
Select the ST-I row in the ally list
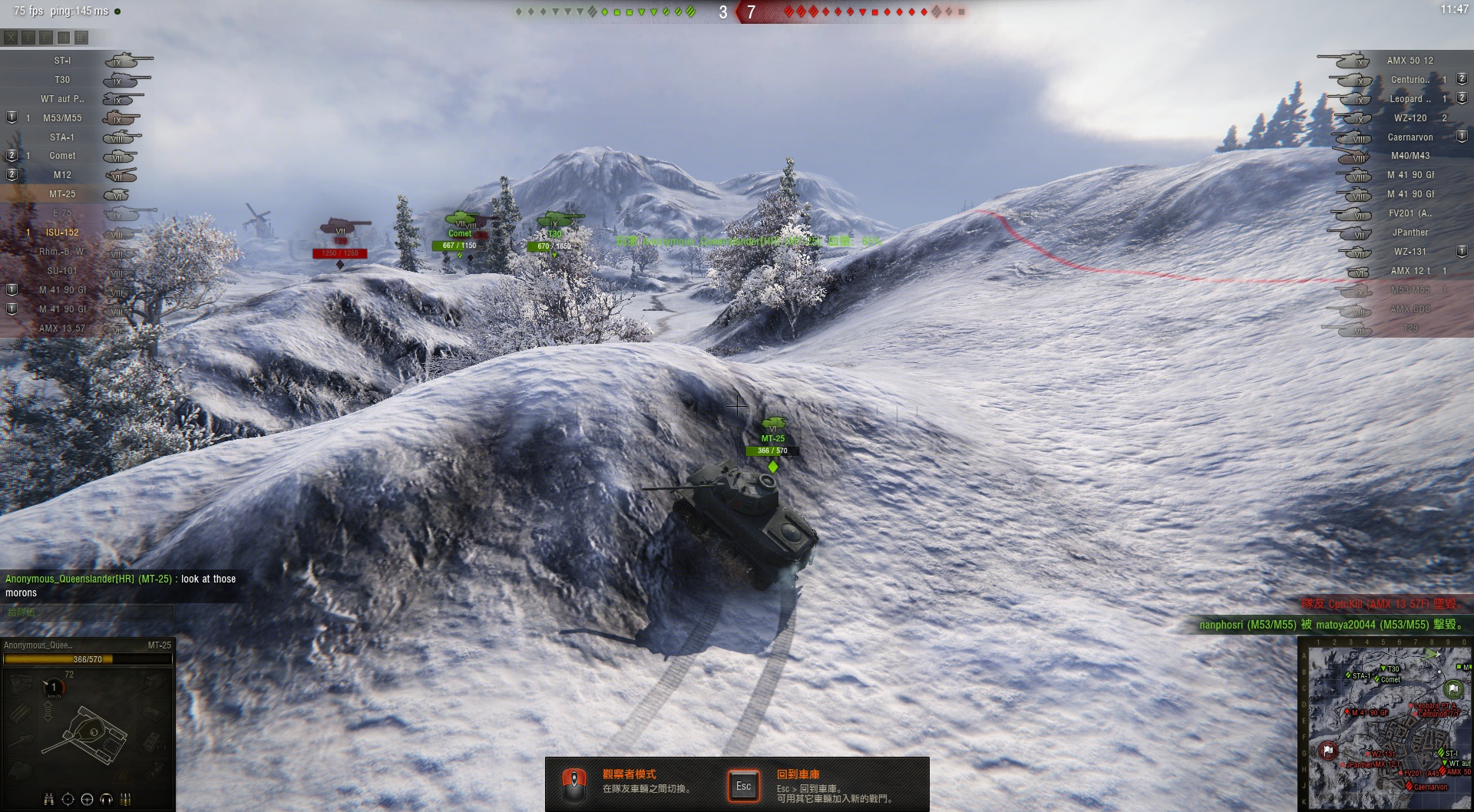62,61
